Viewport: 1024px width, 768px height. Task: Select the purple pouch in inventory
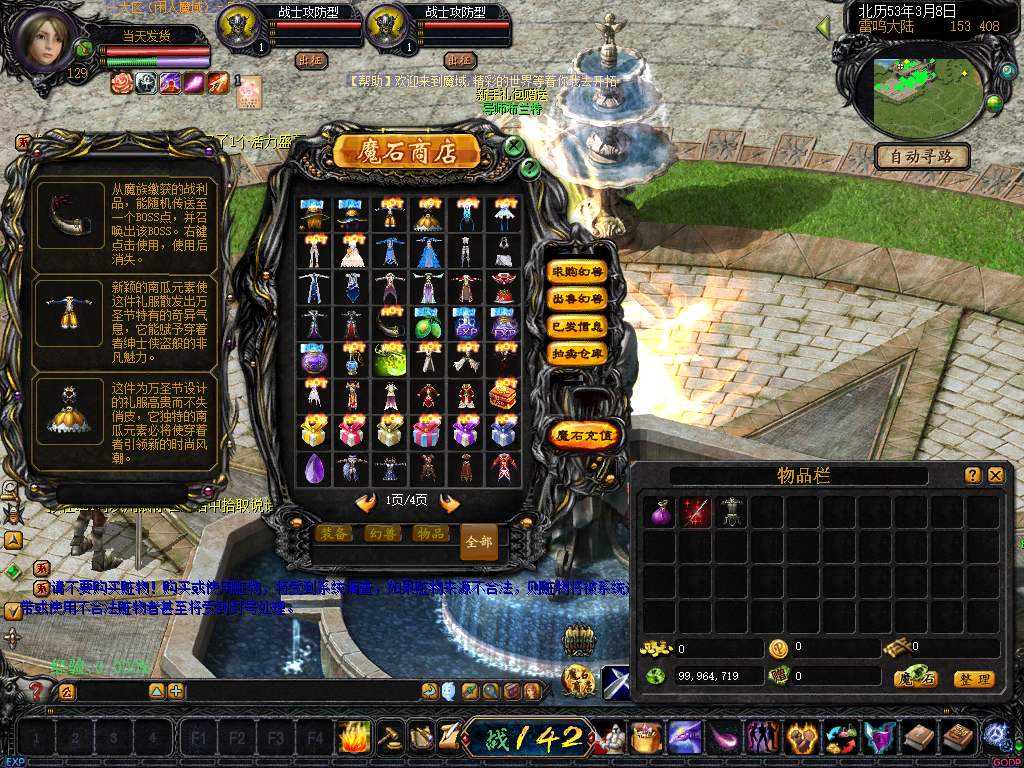click(x=660, y=512)
